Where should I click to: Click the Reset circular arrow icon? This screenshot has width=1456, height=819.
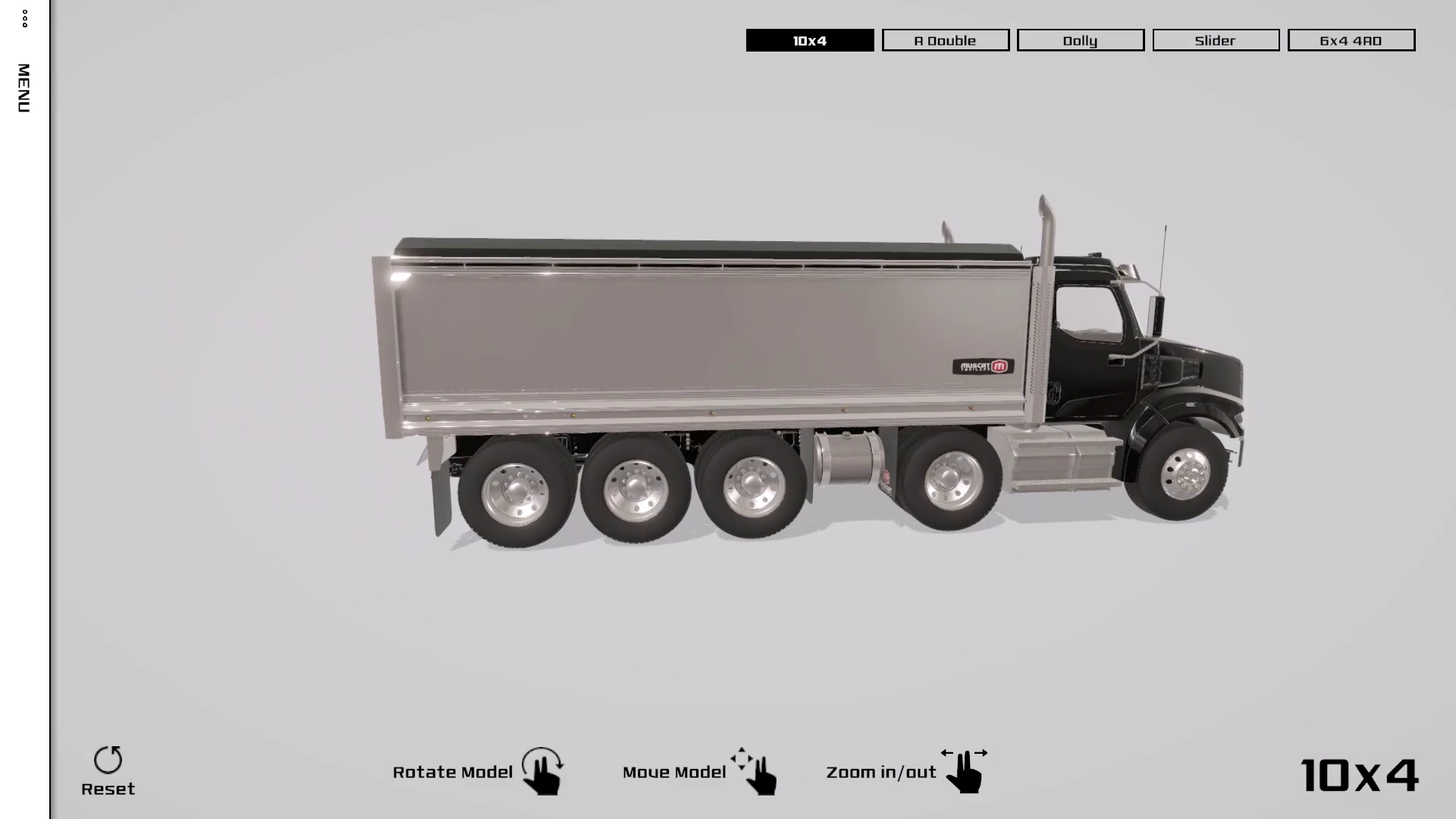[x=109, y=758]
